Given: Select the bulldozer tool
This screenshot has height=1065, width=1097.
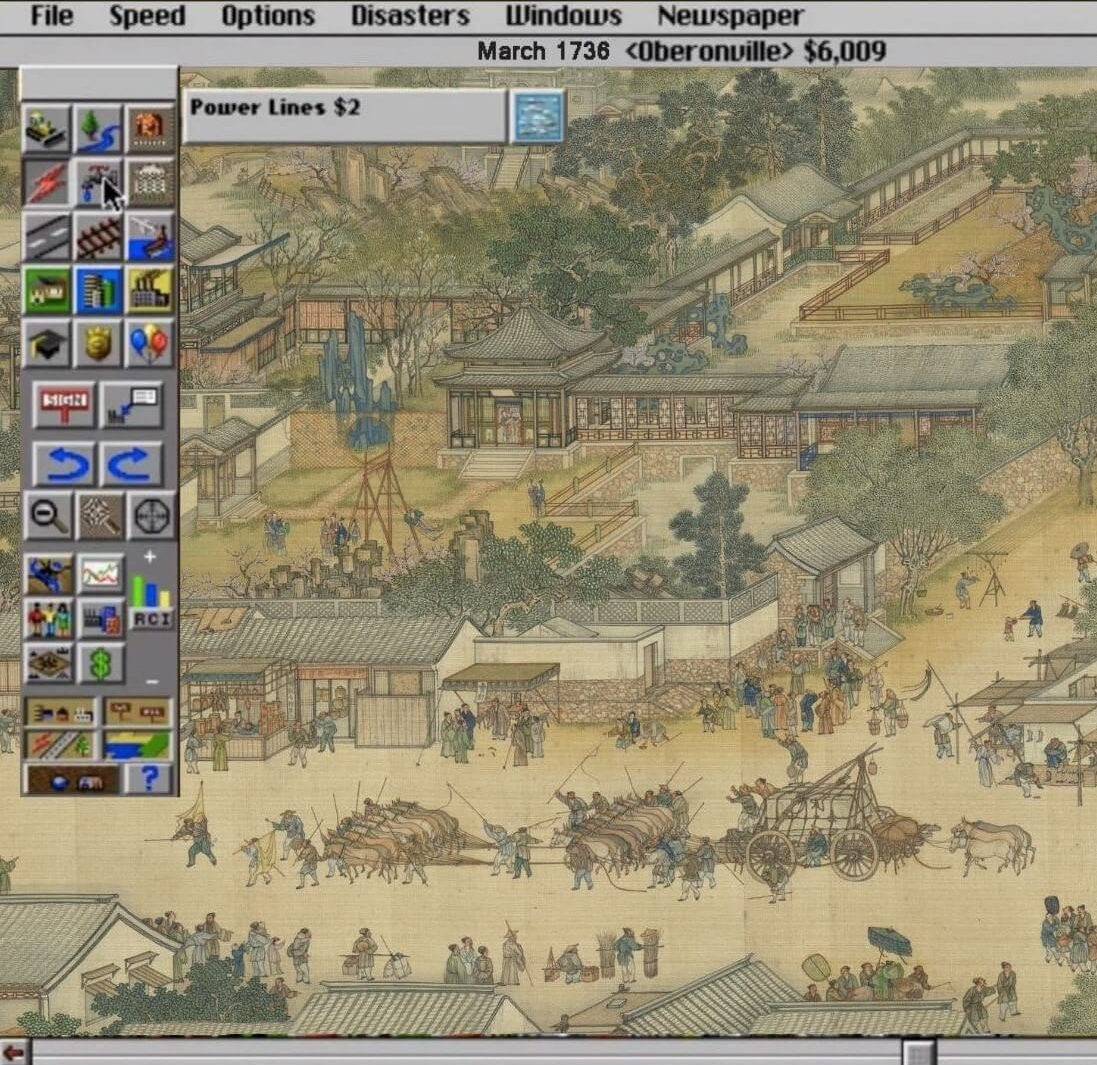Looking at the screenshot, I should click(47, 128).
